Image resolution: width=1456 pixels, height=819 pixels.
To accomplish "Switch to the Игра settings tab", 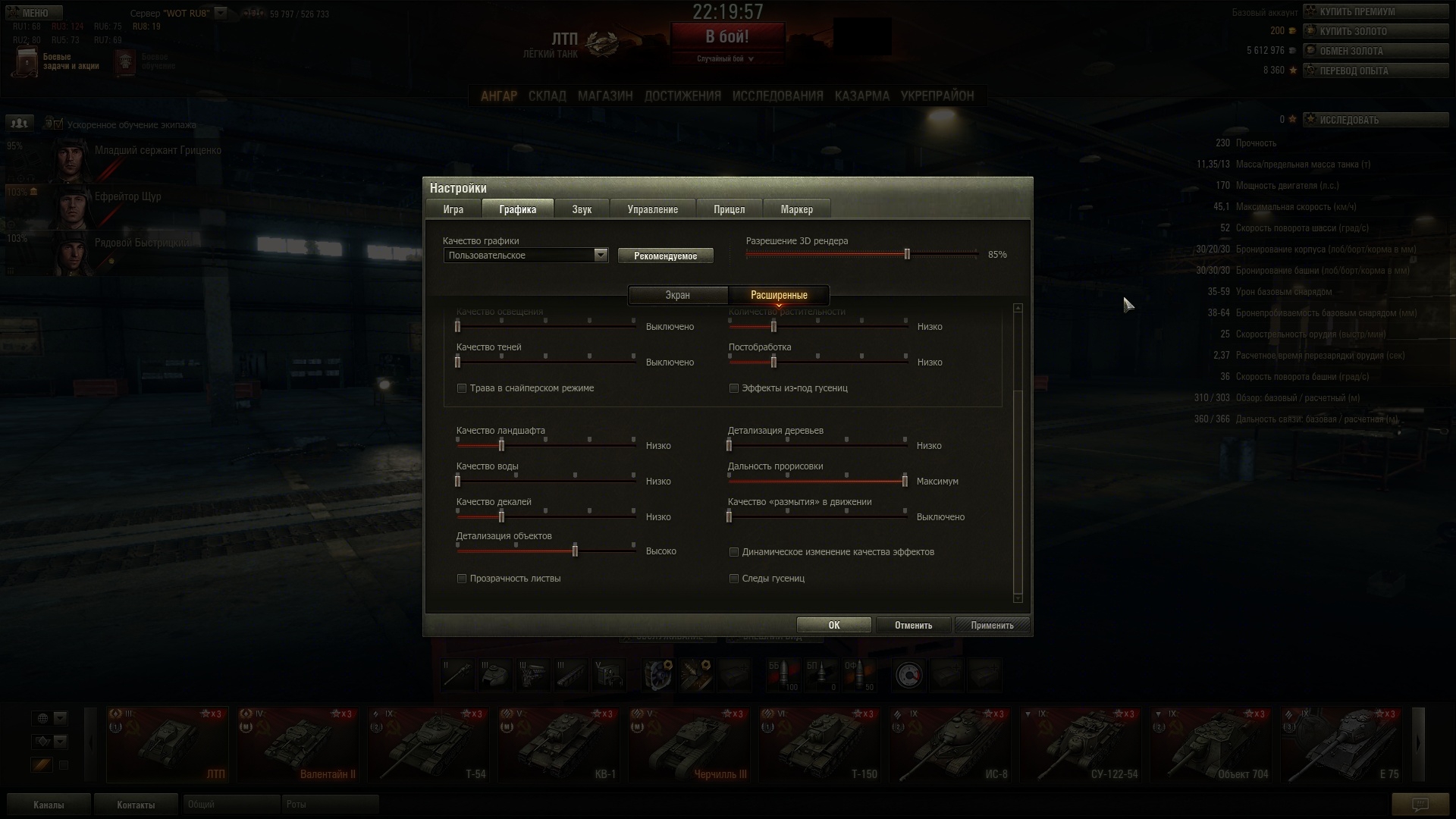I will pyautogui.click(x=453, y=209).
